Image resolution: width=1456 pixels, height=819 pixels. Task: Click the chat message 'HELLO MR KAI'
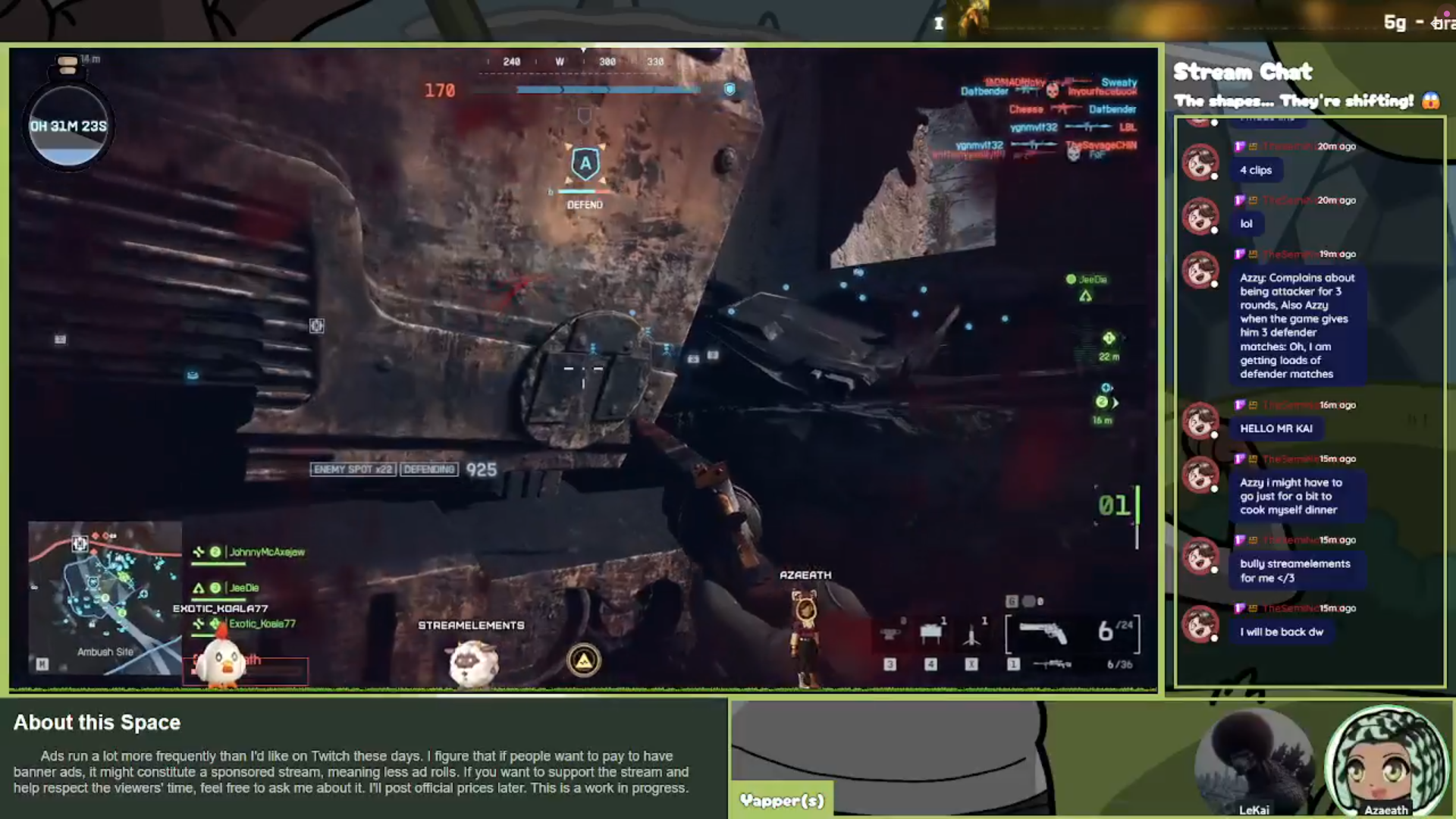(x=1276, y=428)
